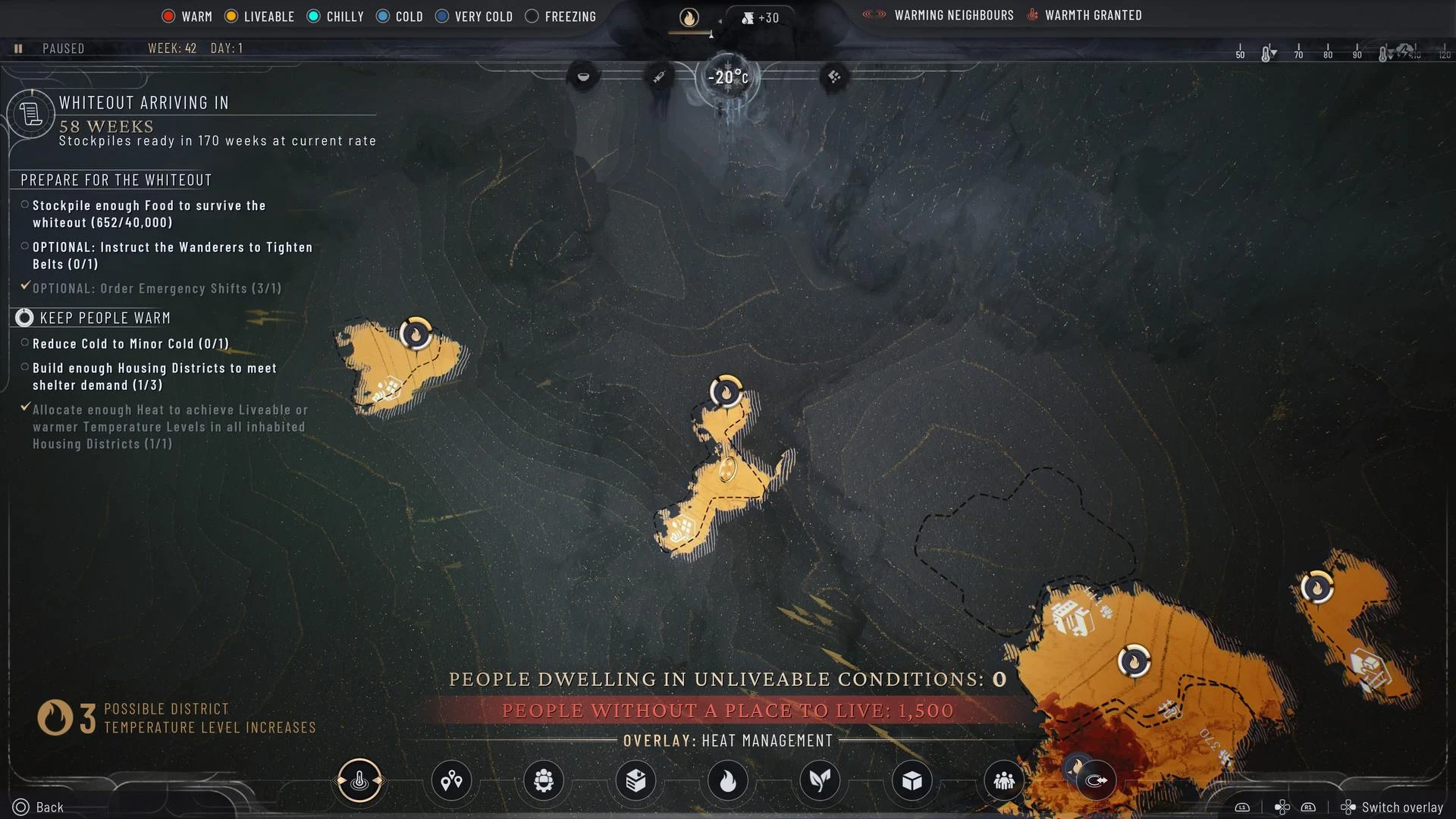Open the whiteout objective scroll icon
Image resolution: width=1456 pixels, height=819 pixels.
[x=30, y=115]
